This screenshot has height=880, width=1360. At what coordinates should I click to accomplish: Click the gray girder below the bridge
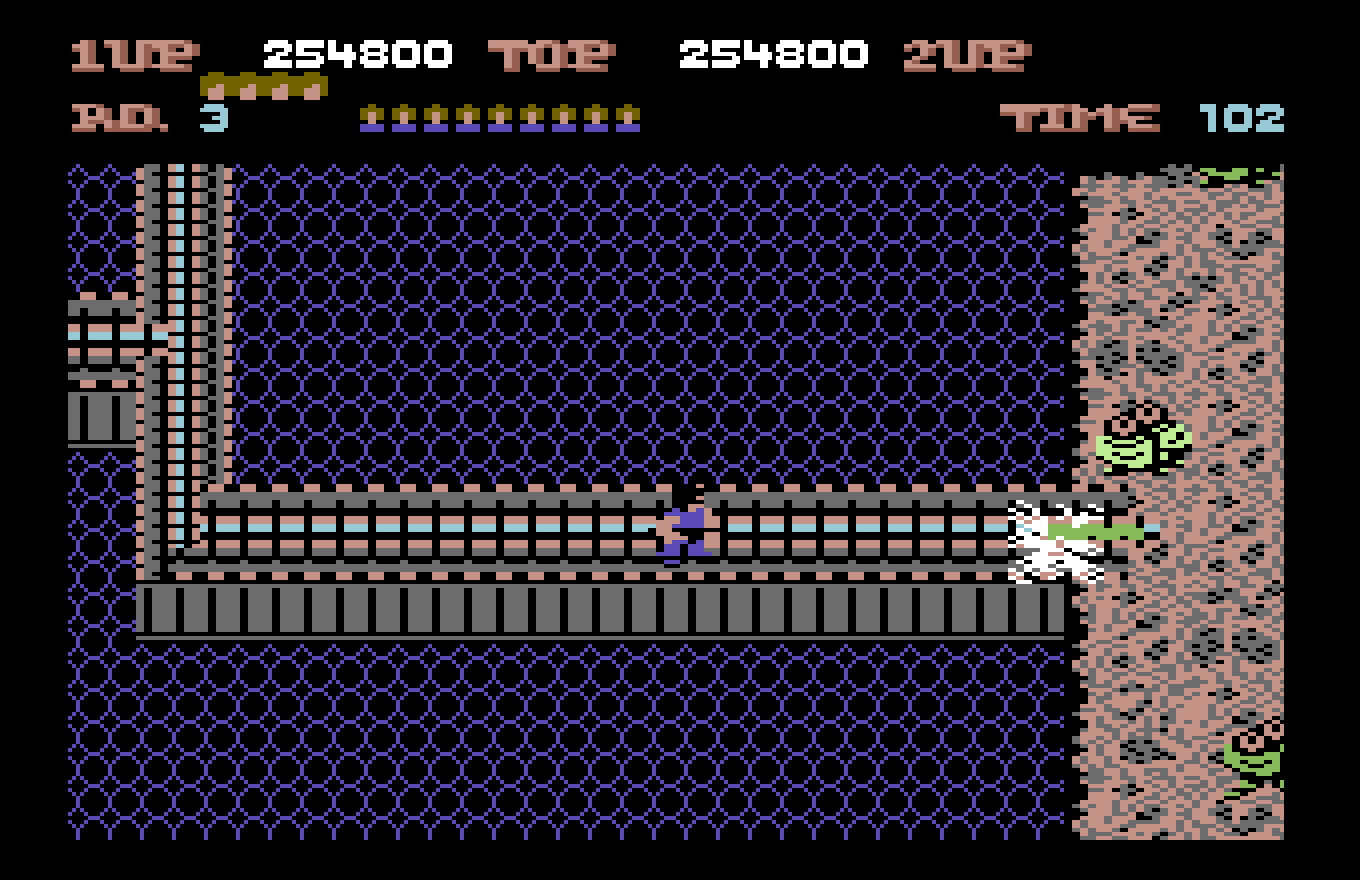[600, 610]
